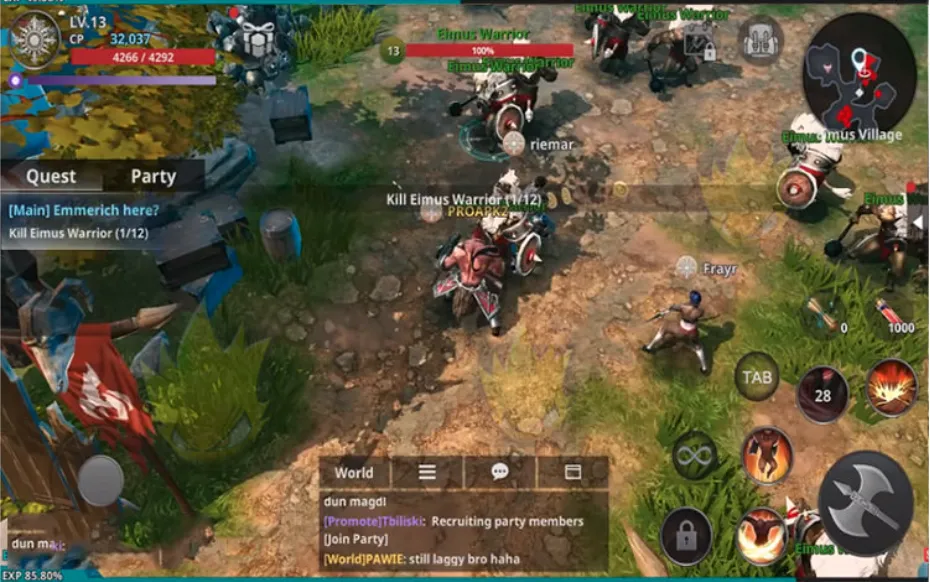Use the red potion with 1000 count
Screen dimensions: 930x582
tap(887, 313)
